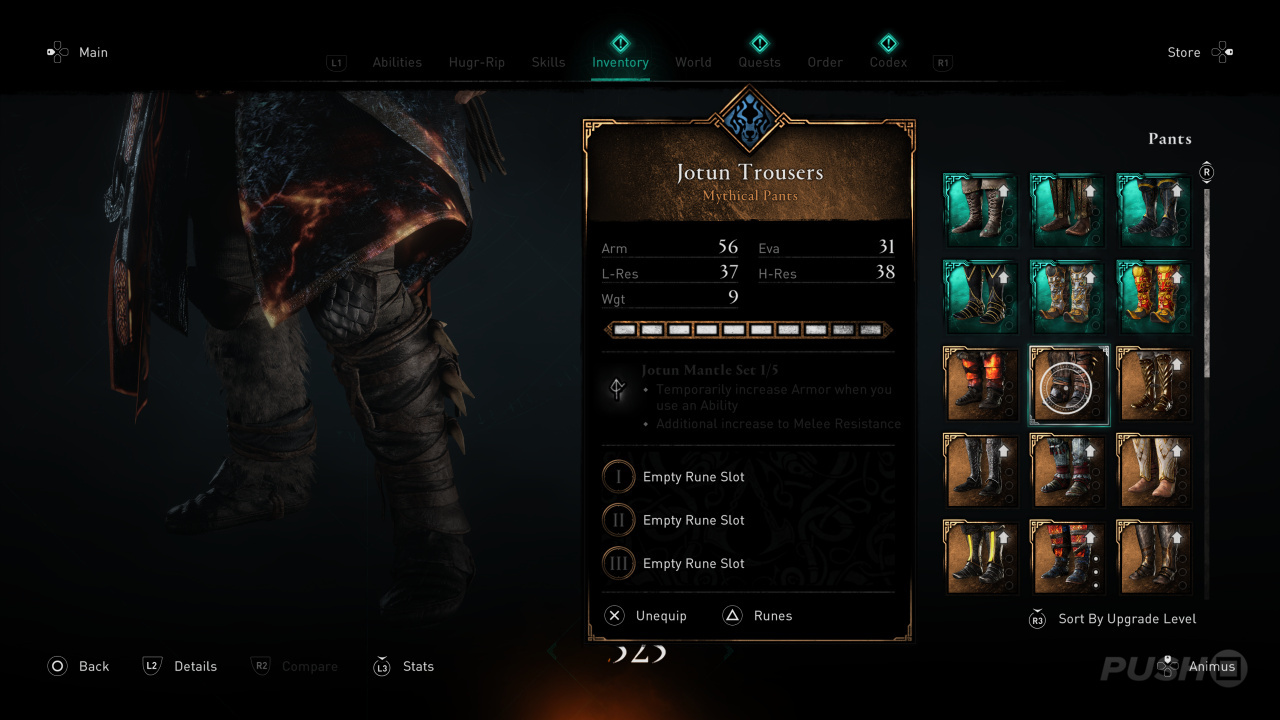Open the Codex tab
Viewport: 1280px width, 720px height.
tap(888, 62)
